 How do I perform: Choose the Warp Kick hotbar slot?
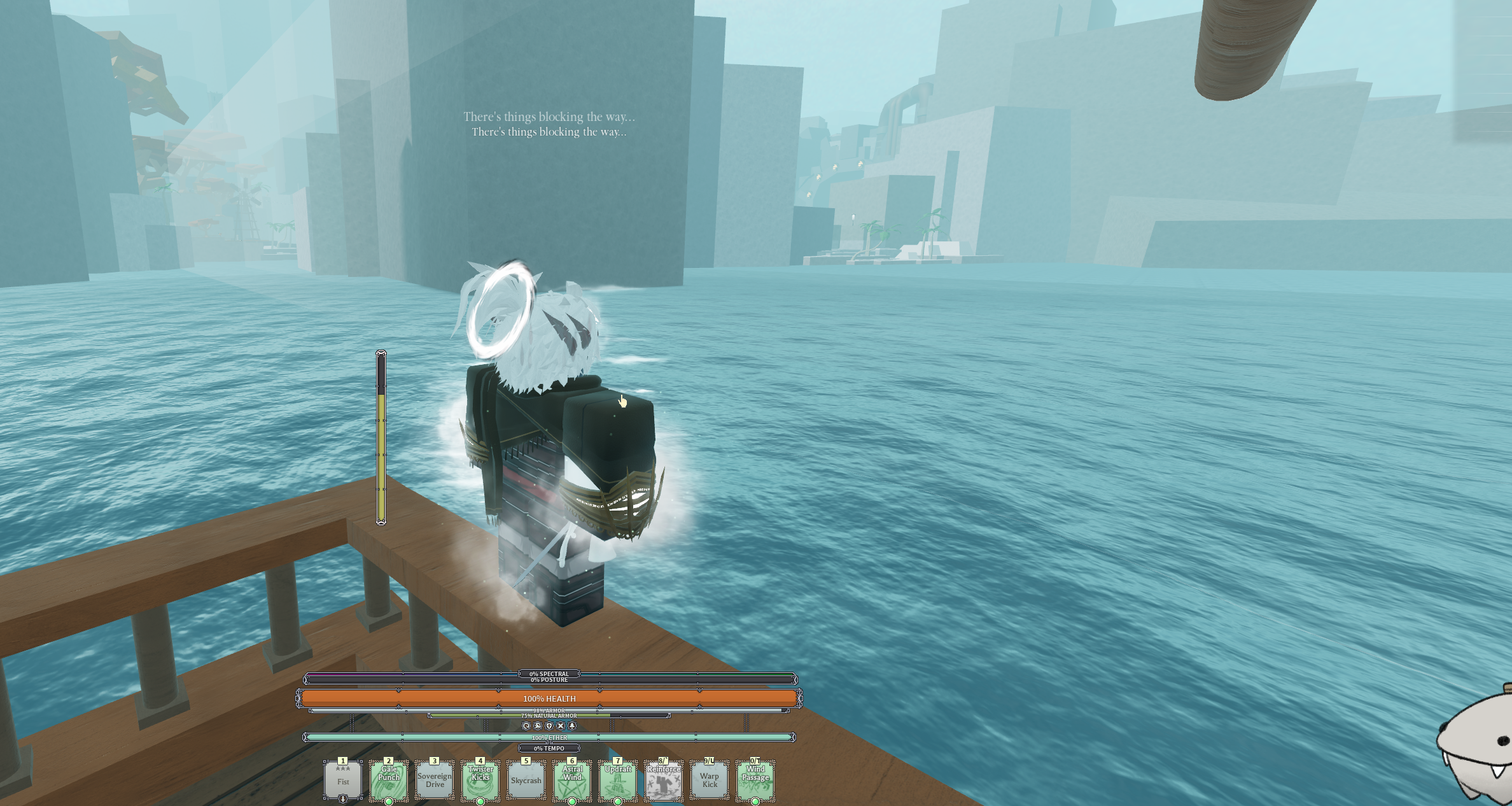click(710, 780)
